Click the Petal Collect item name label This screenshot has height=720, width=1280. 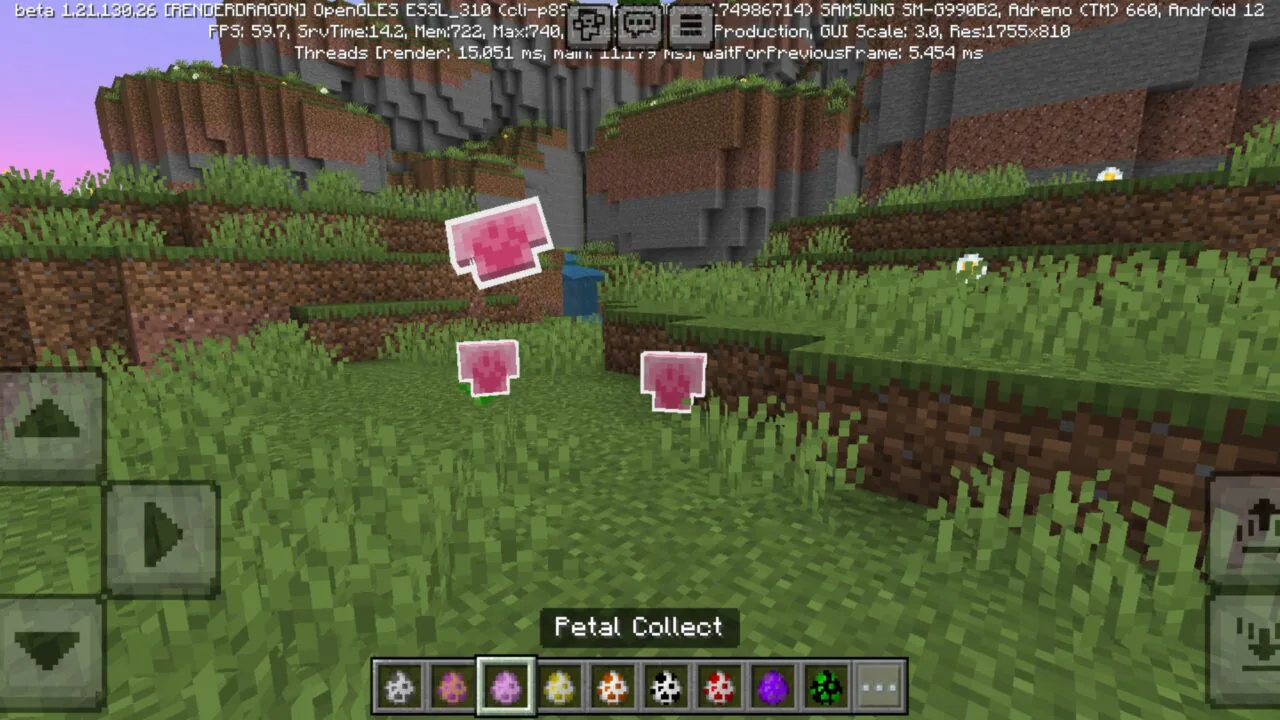(x=639, y=627)
